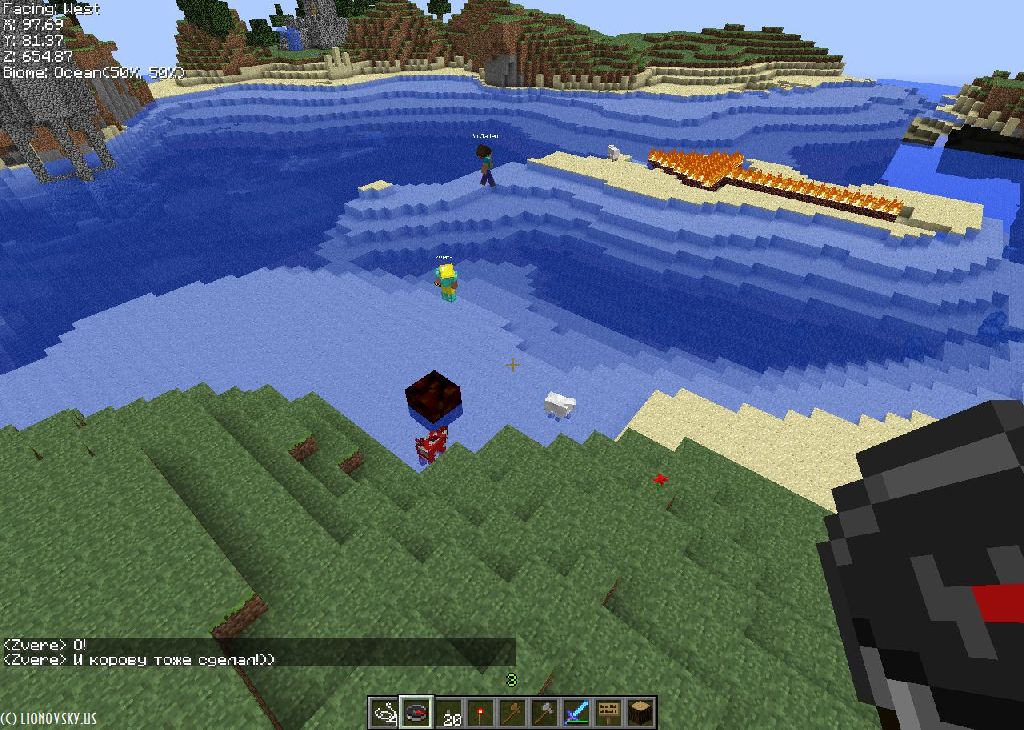The image size is (1024, 730).
Task: Choose the hotbar slot with 20 items
Action: click(x=449, y=713)
